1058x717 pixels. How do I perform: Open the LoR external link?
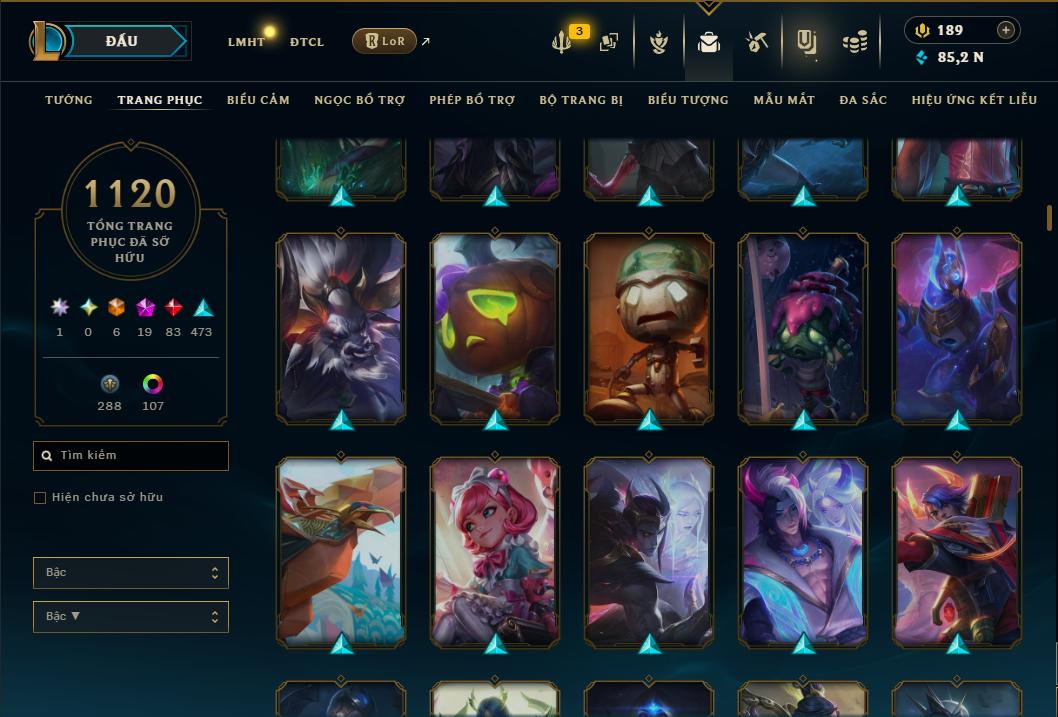(385, 41)
